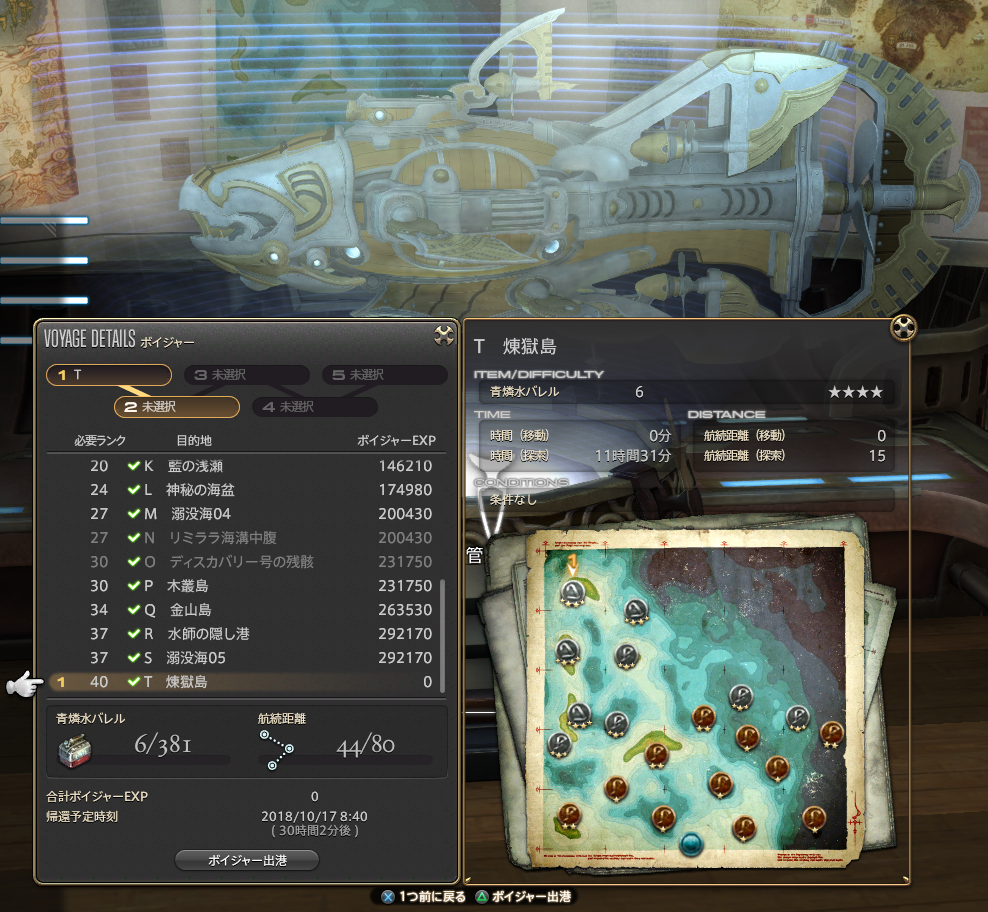The height and width of the screenshot is (912, 988).
Task: Pick destination M 溺没海04
Action: (x=245, y=514)
